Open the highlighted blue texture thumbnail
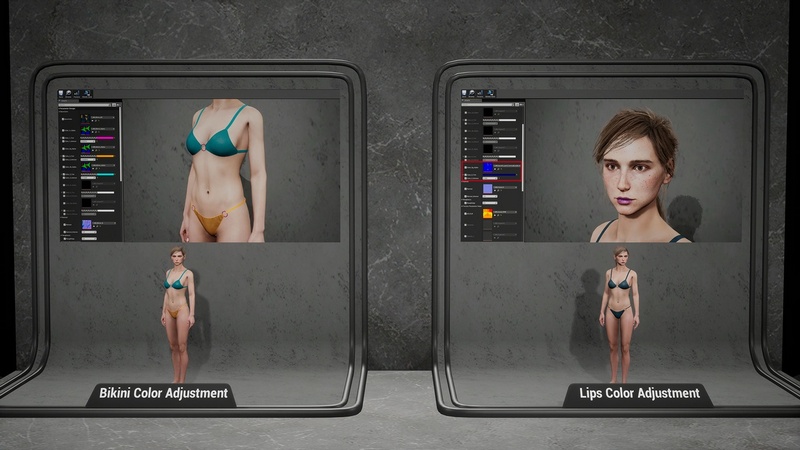 click(488, 167)
